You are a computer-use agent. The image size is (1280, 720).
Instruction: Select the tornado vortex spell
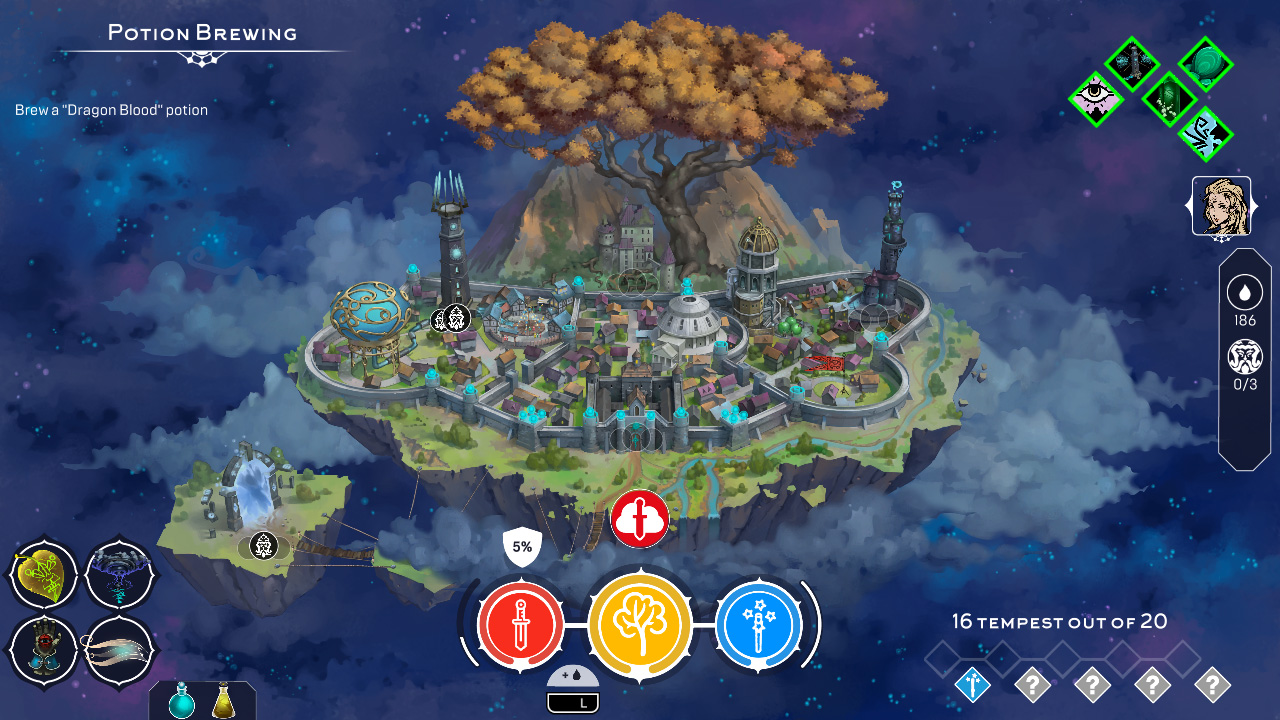click(x=119, y=573)
